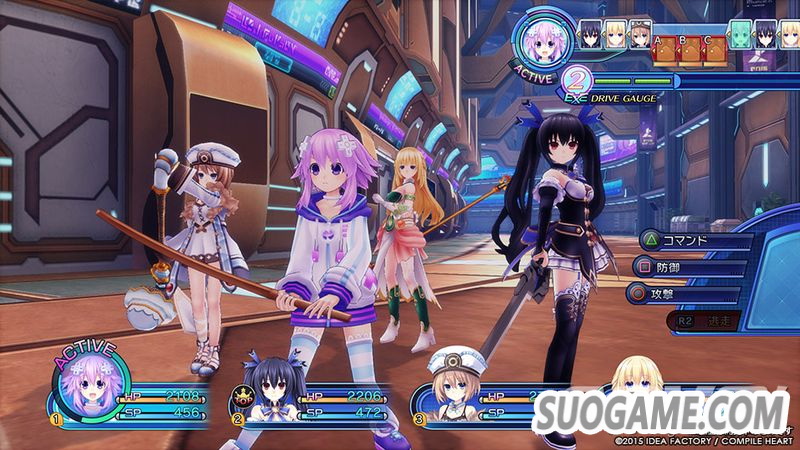Viewport: 800px width, 450px height.
Task: Click the green-haired character turn order portrait
Action: pyautogui.click(x=741, y=34)
